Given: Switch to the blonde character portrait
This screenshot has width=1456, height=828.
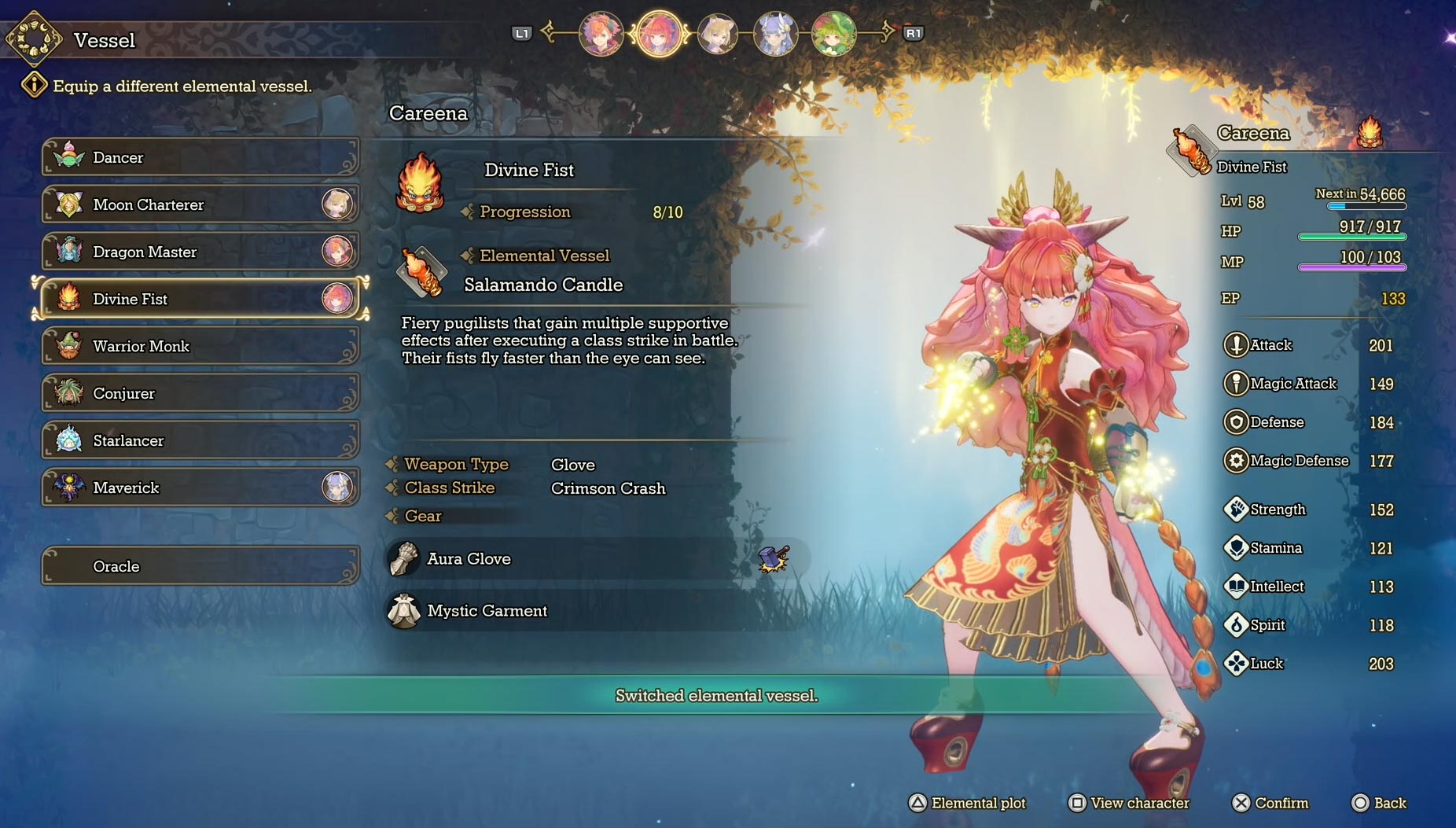Looking at the screenshot, I should [717, 34].
